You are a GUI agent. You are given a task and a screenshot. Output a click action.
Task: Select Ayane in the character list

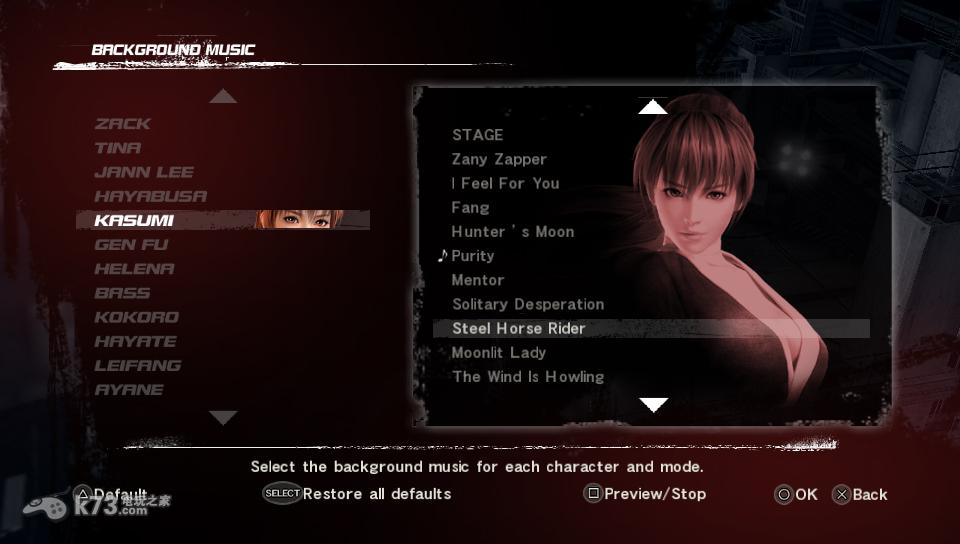pos(129,390)
